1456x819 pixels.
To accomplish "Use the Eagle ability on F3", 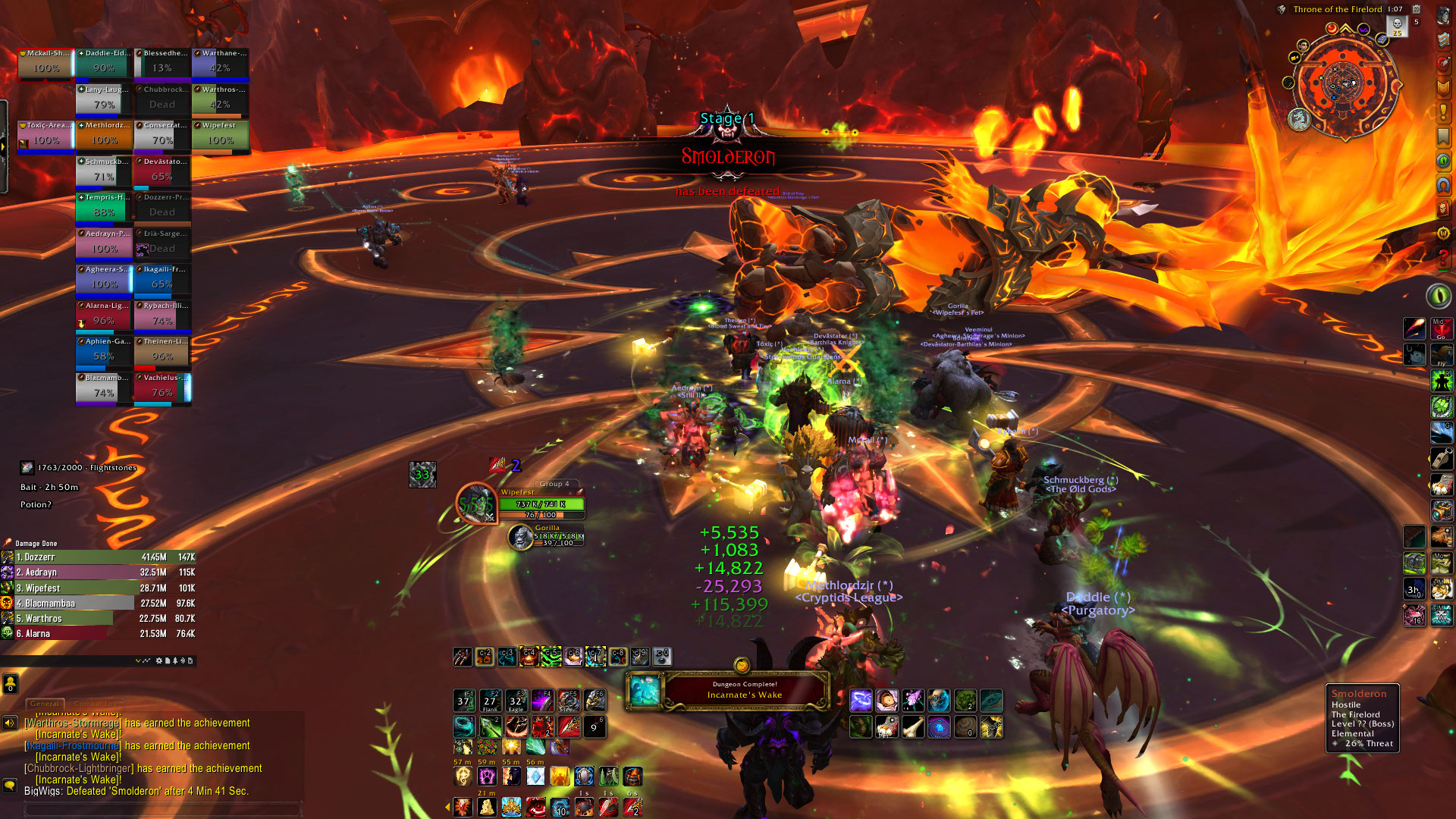I will click(x=516, y=700).
